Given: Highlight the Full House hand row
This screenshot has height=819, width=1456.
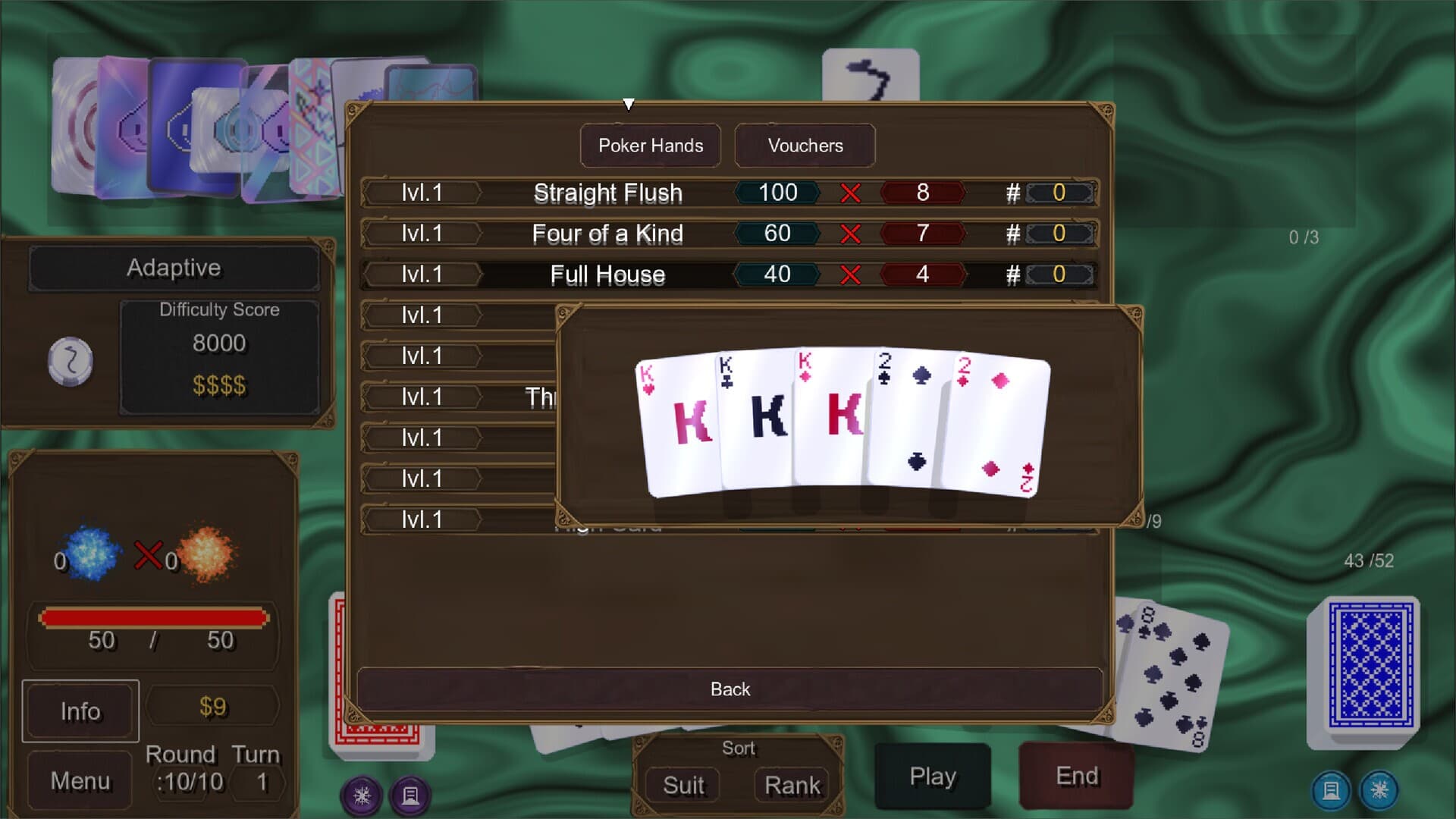Looking at the screenshot, I should pyautogui.click(x=728, y=275).
